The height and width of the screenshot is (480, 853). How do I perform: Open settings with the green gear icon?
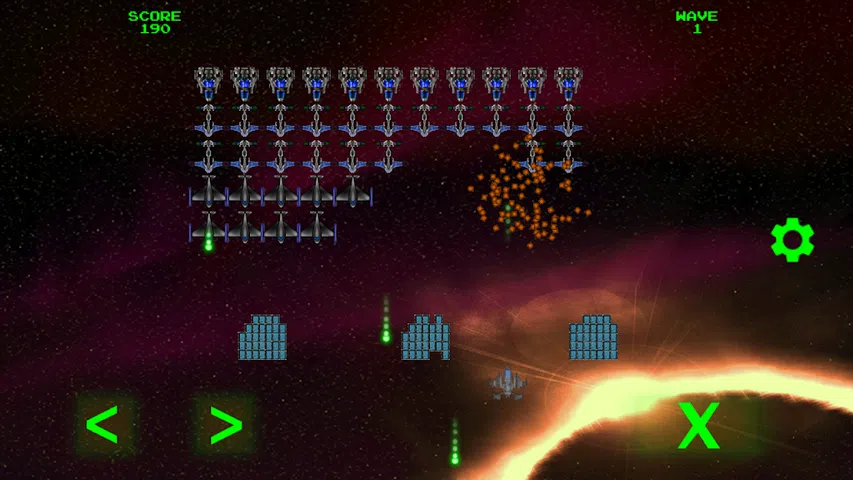pyautogui.click(x=792, y=240)
